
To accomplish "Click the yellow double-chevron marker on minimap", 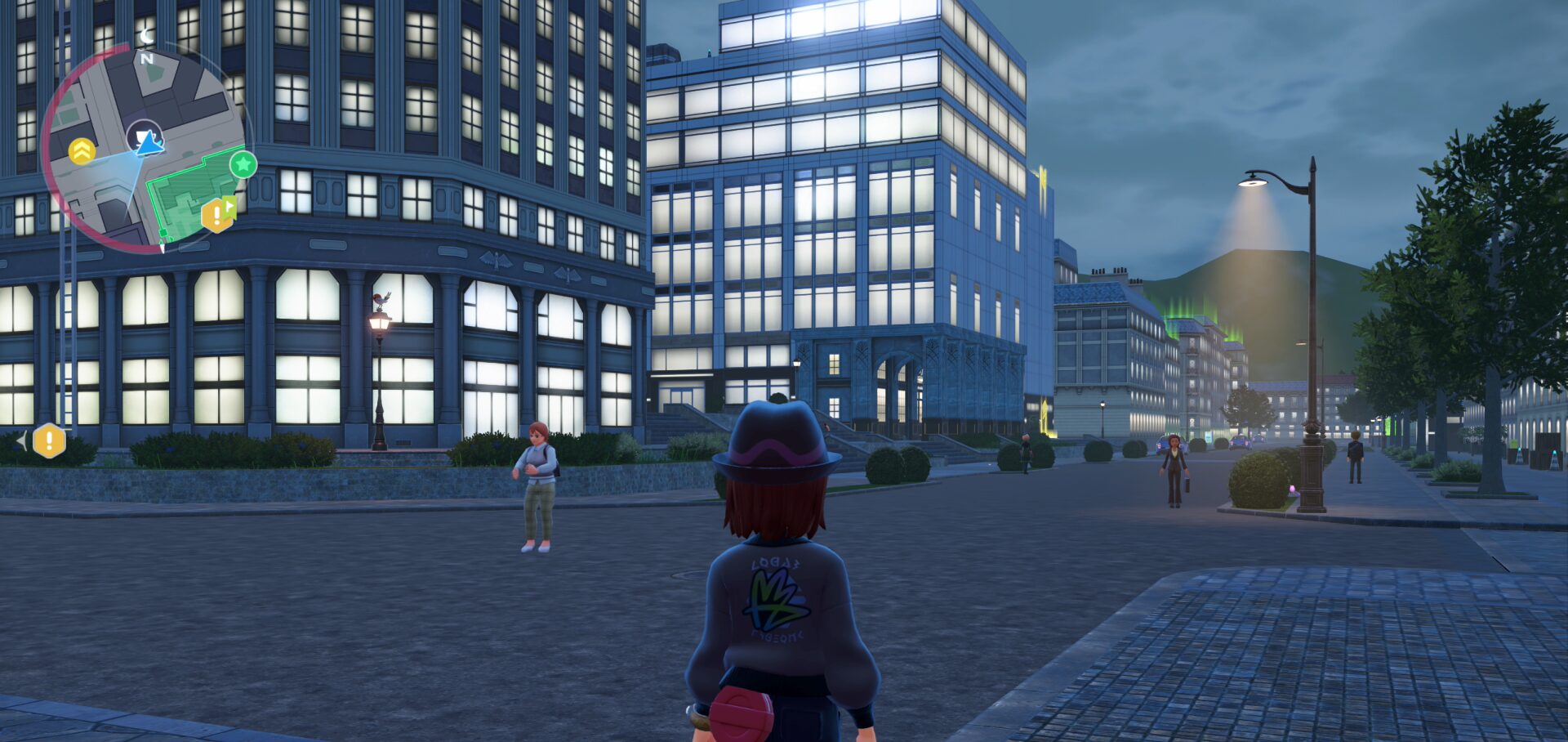I will 82,151.
